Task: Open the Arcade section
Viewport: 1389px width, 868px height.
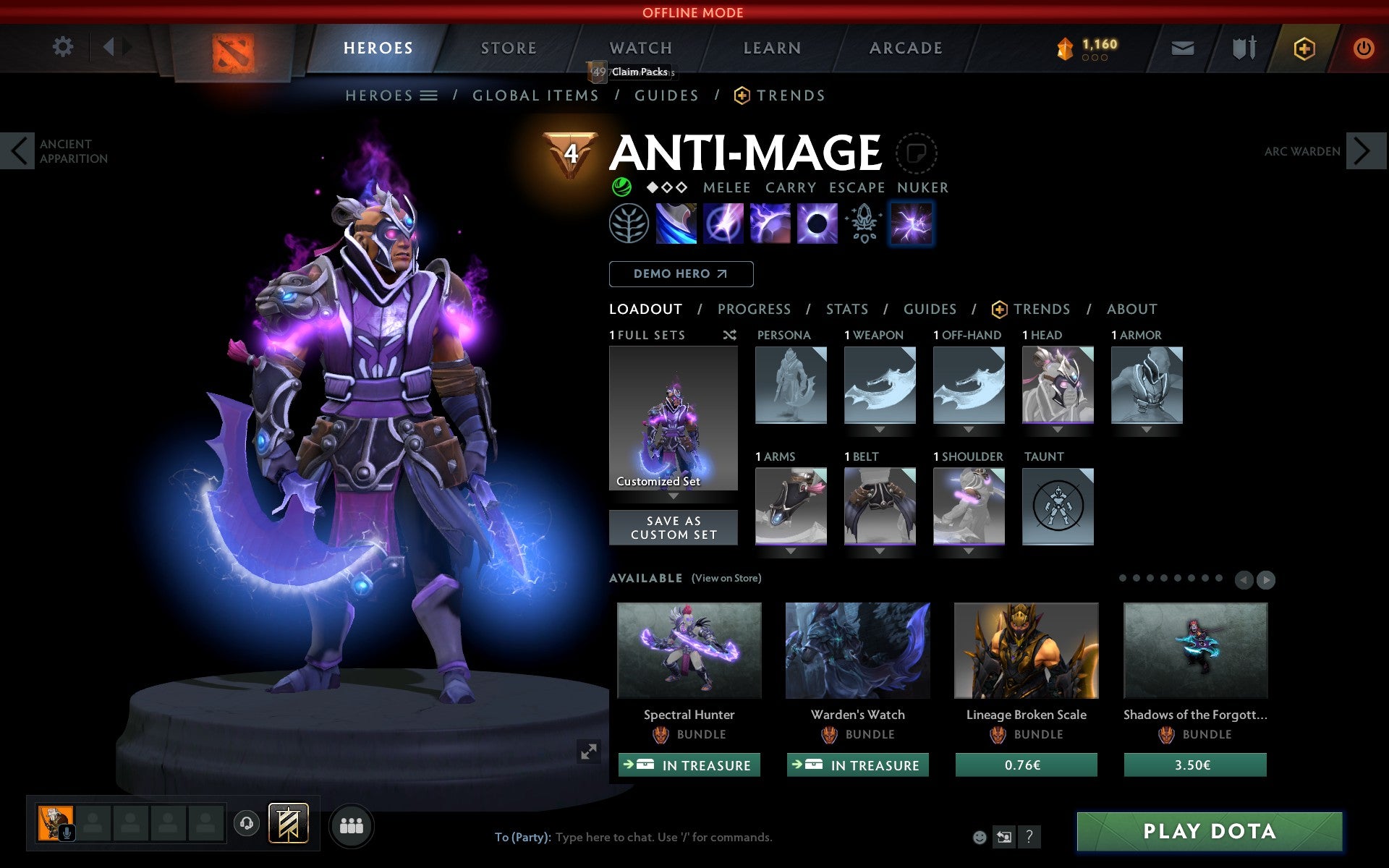Action: 904,48
